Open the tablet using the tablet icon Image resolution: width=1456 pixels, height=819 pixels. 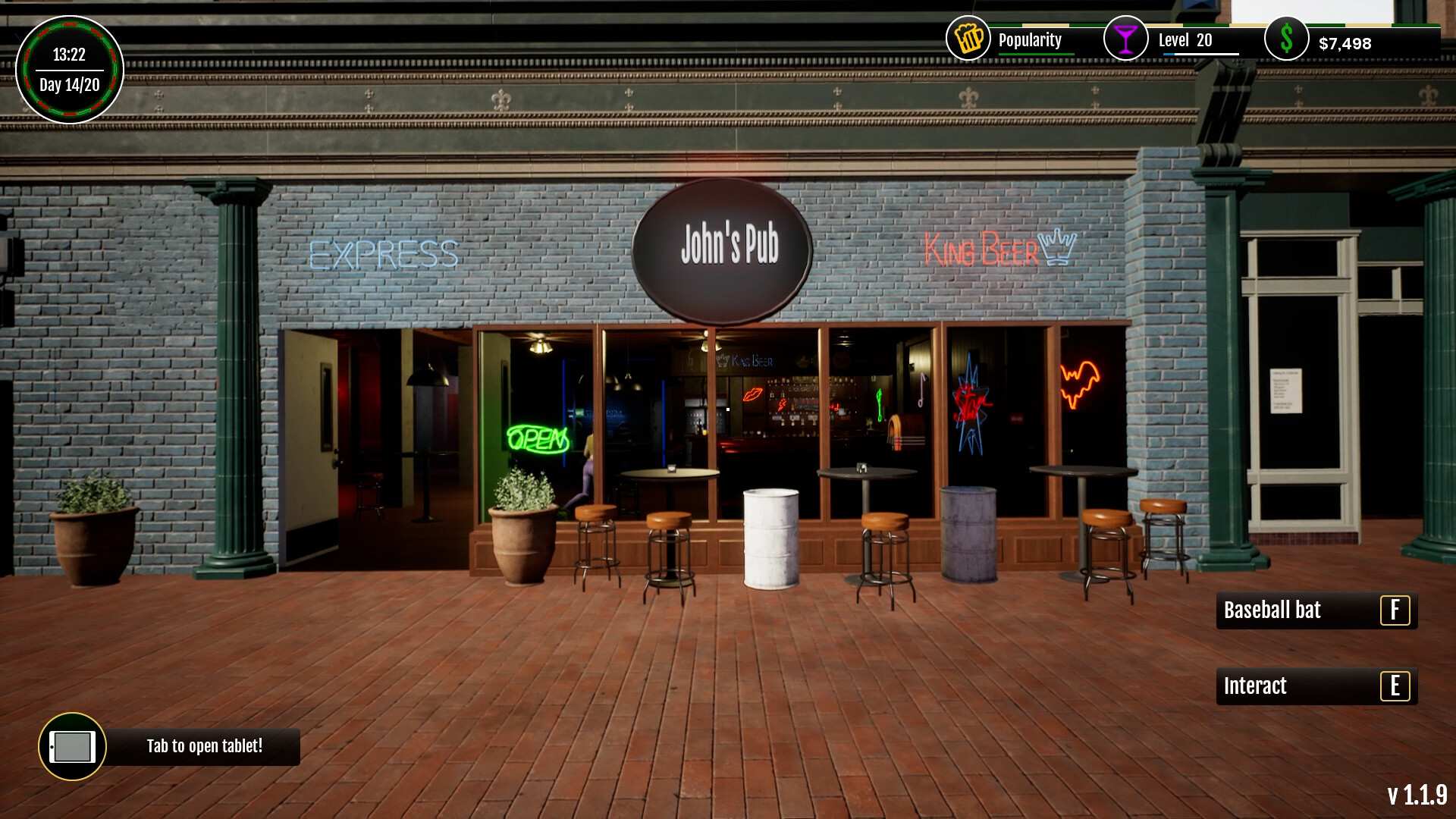coord(72,747)
